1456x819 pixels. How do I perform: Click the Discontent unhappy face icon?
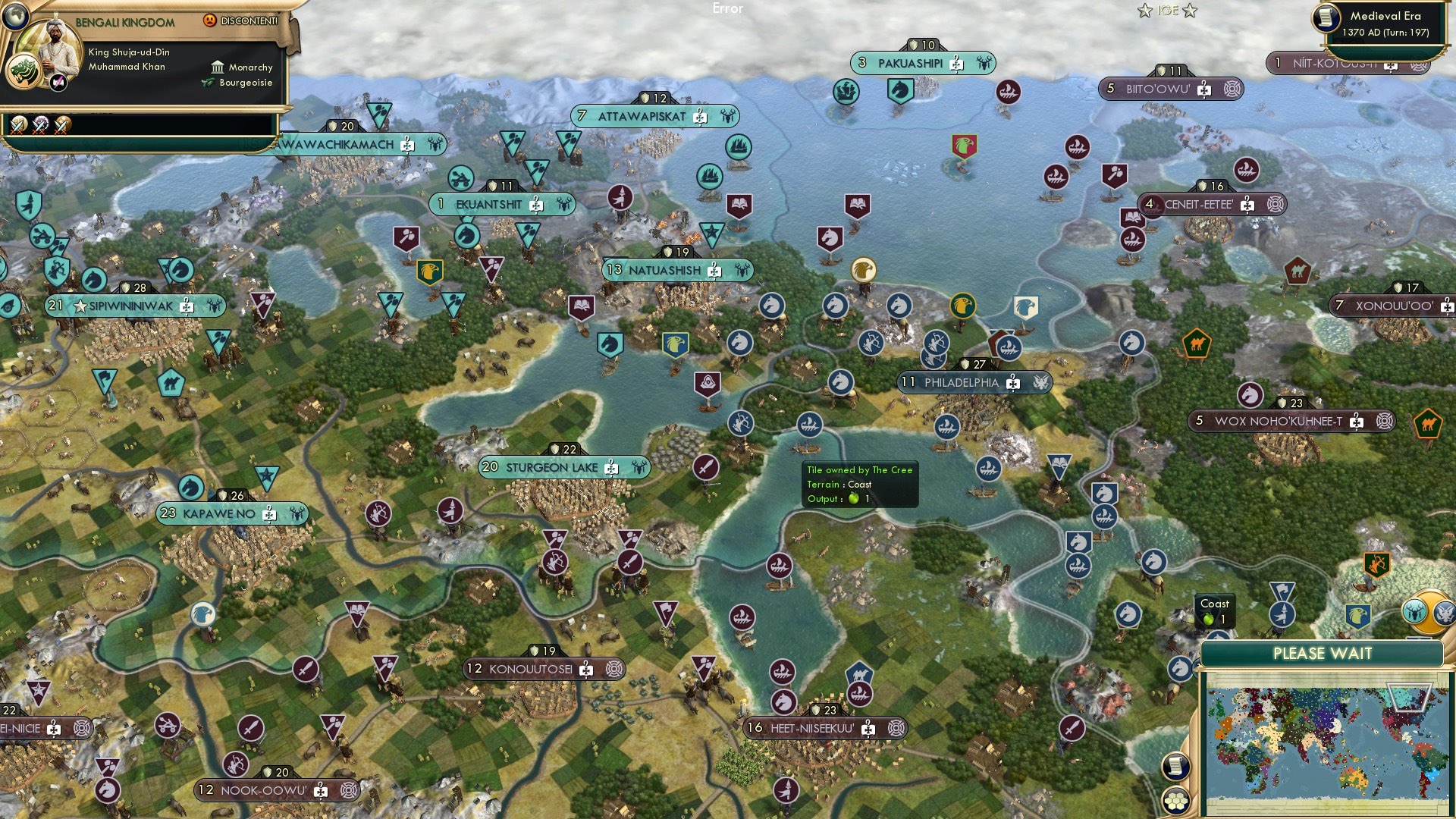pos(210,20)
